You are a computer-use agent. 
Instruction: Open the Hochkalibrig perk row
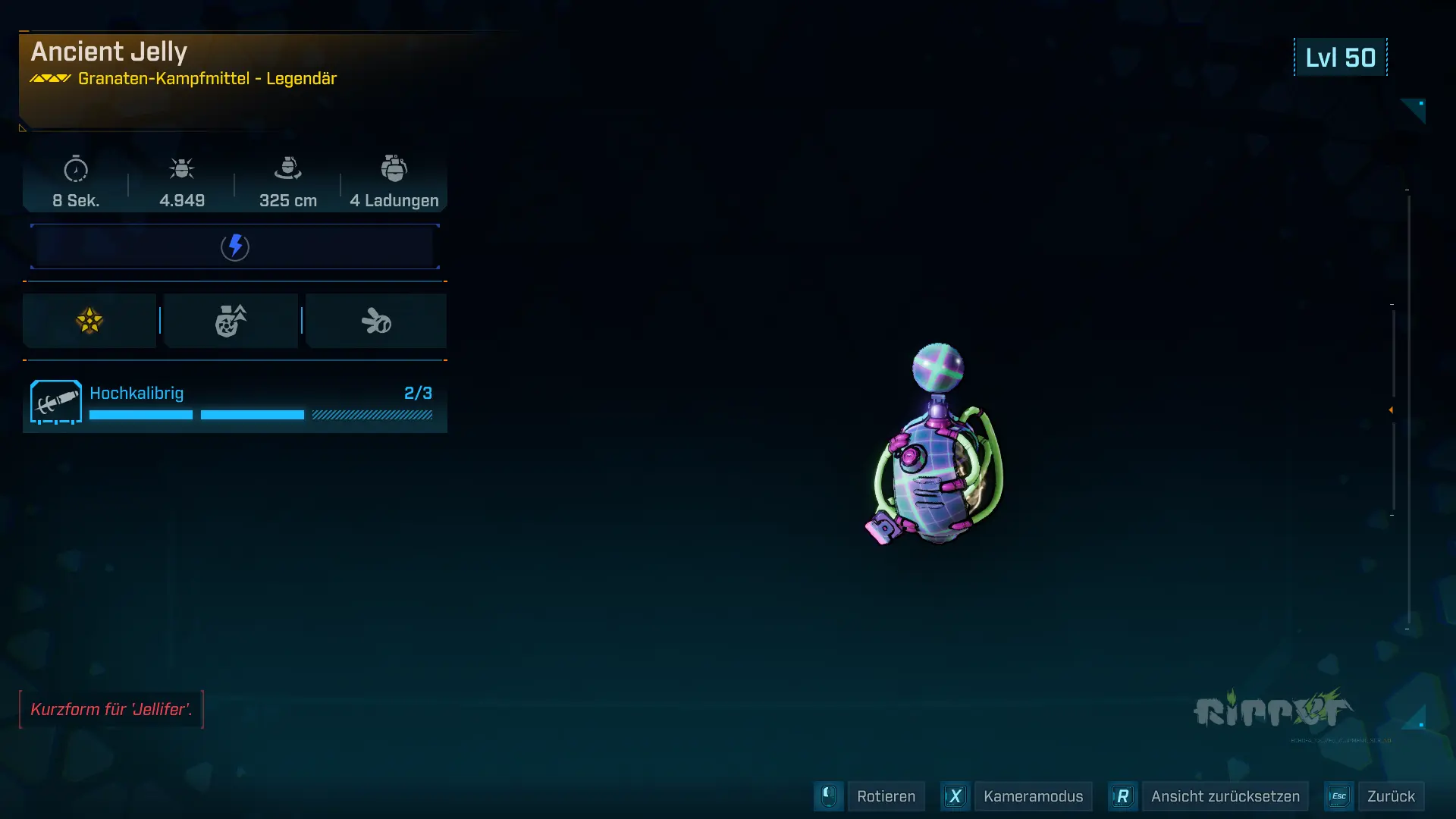pyautogui.click(x=235, y=403)
